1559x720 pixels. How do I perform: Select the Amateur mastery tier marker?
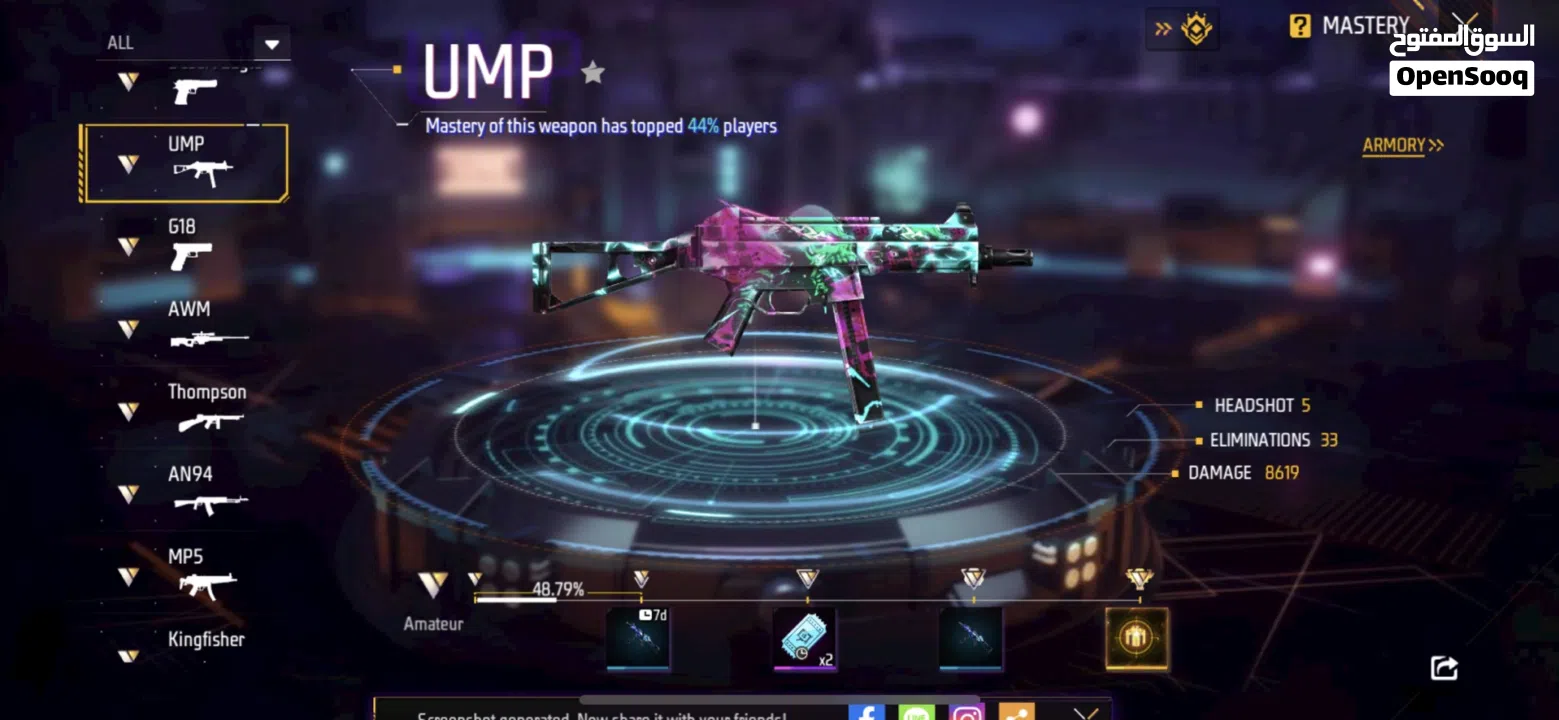coord(433,580)
